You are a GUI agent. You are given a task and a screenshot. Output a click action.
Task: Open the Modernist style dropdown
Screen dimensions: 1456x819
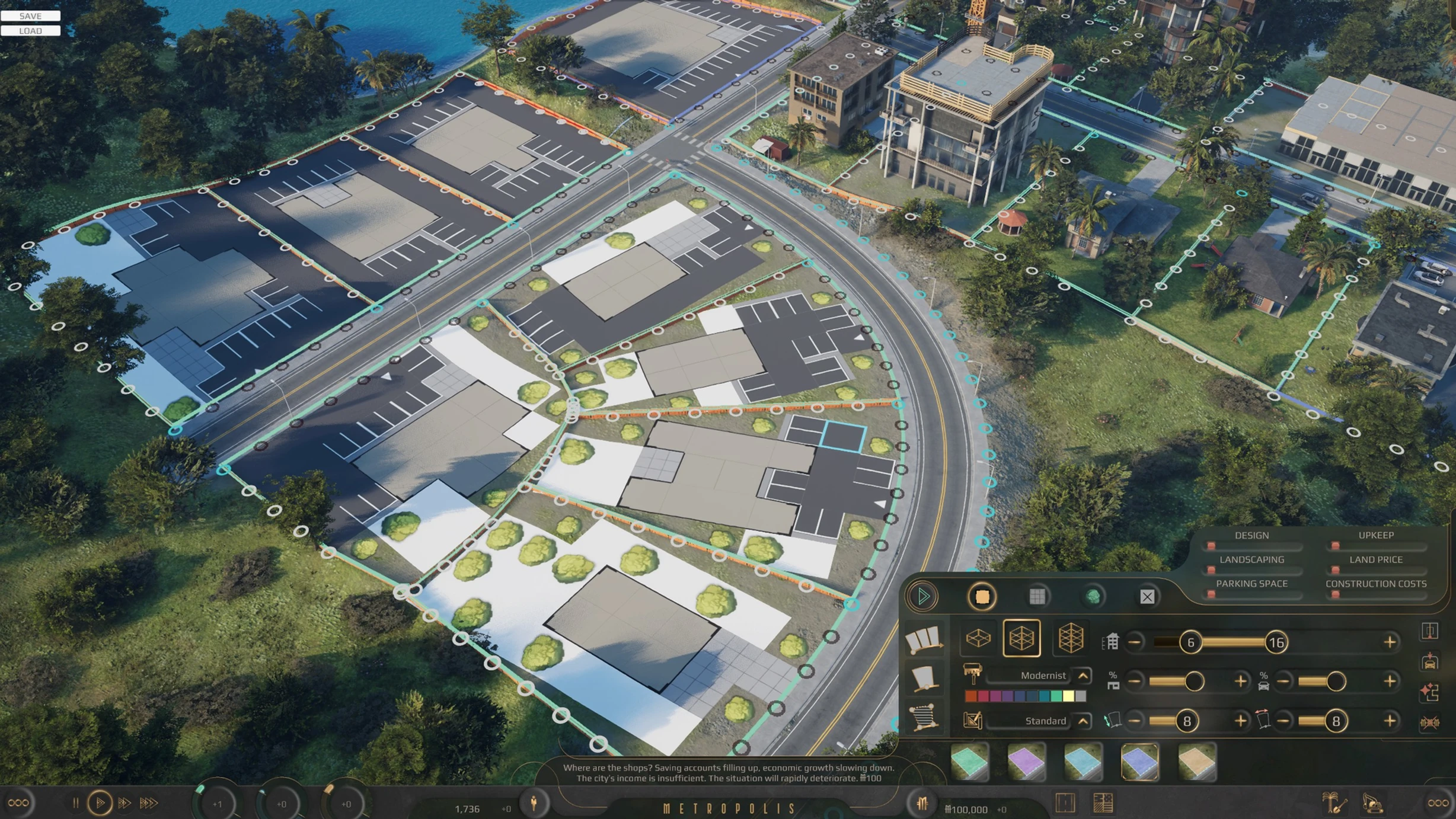pyautogui.click(x=1083, y=676)
